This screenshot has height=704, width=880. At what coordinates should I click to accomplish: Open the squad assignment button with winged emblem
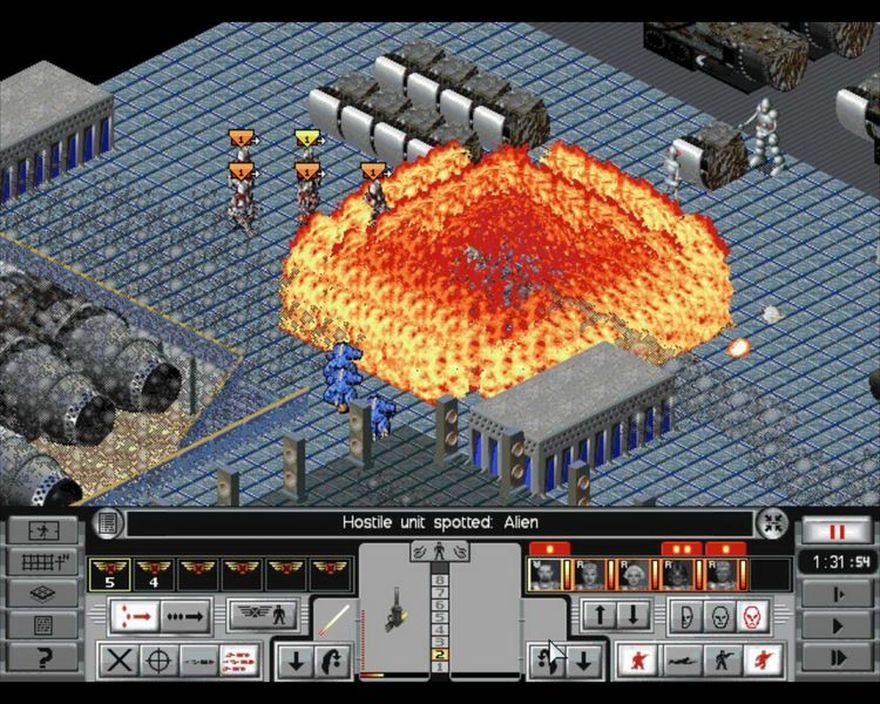point(265,613)
